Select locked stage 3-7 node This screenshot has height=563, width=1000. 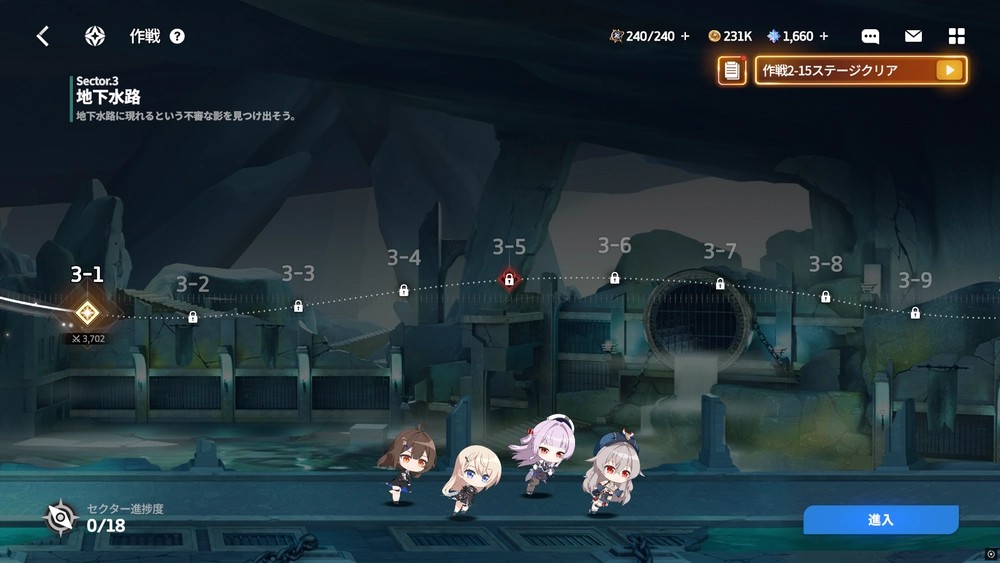[720, 284]
